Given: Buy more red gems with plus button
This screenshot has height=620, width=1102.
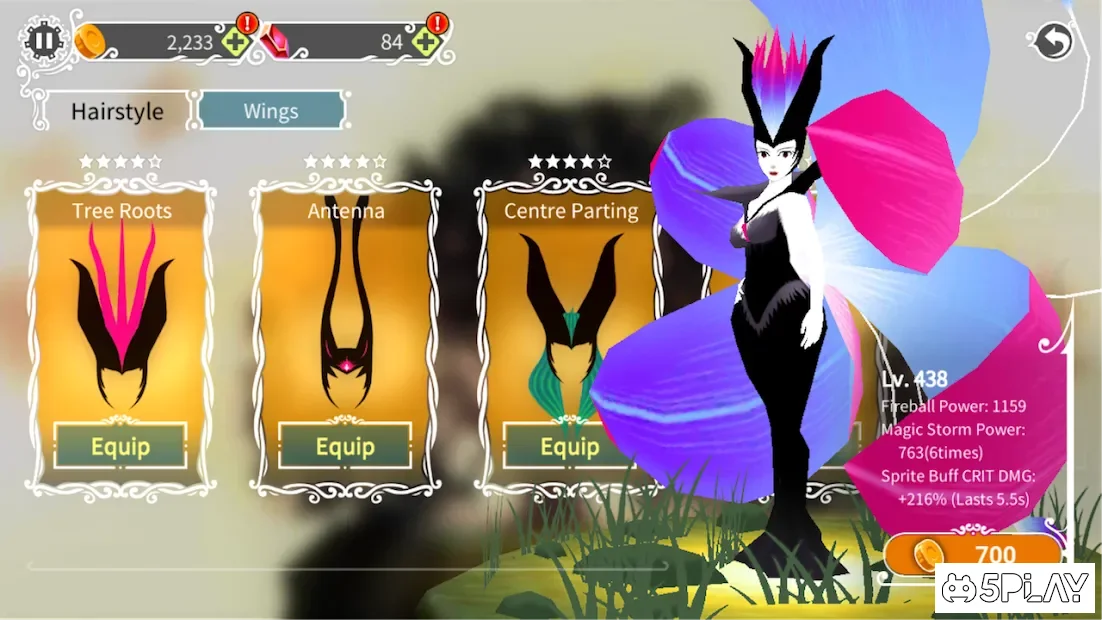Looking at the screenshot, I should [426, 42].
